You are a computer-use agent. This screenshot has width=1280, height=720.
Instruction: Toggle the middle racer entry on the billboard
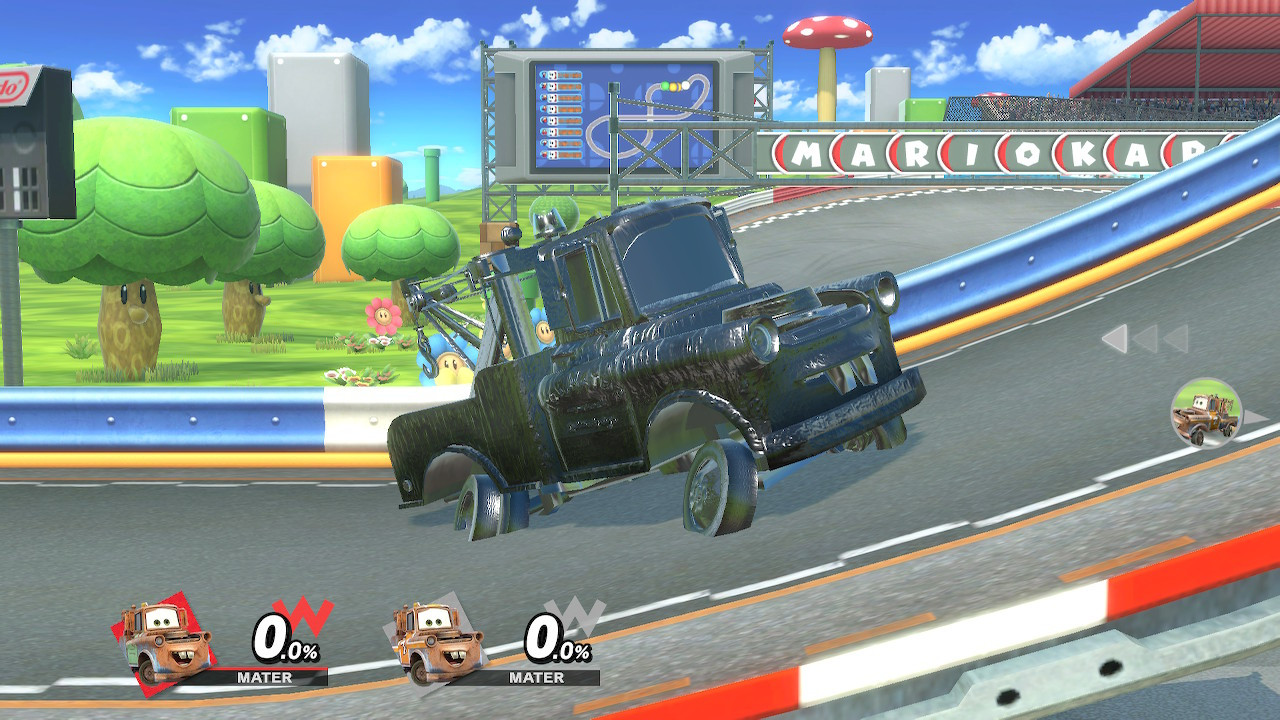pyautogui.click(x=561, y=111)
